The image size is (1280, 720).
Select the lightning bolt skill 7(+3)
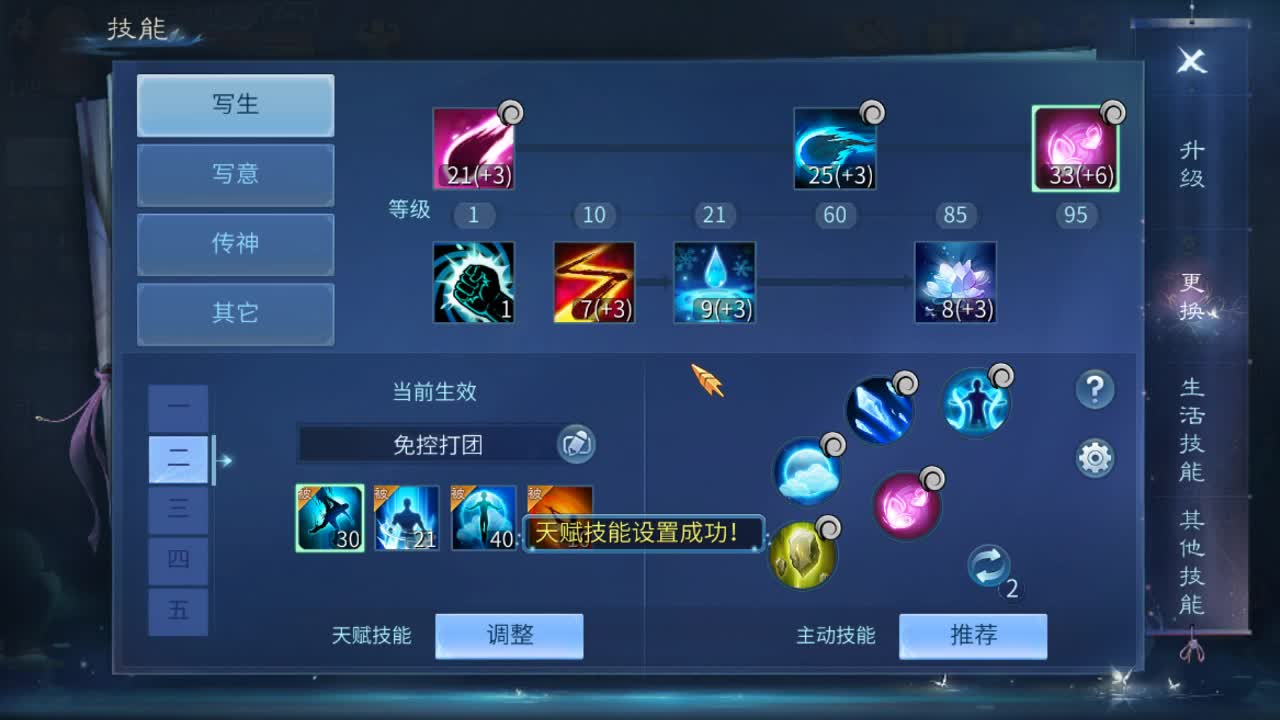click(592, 283)
